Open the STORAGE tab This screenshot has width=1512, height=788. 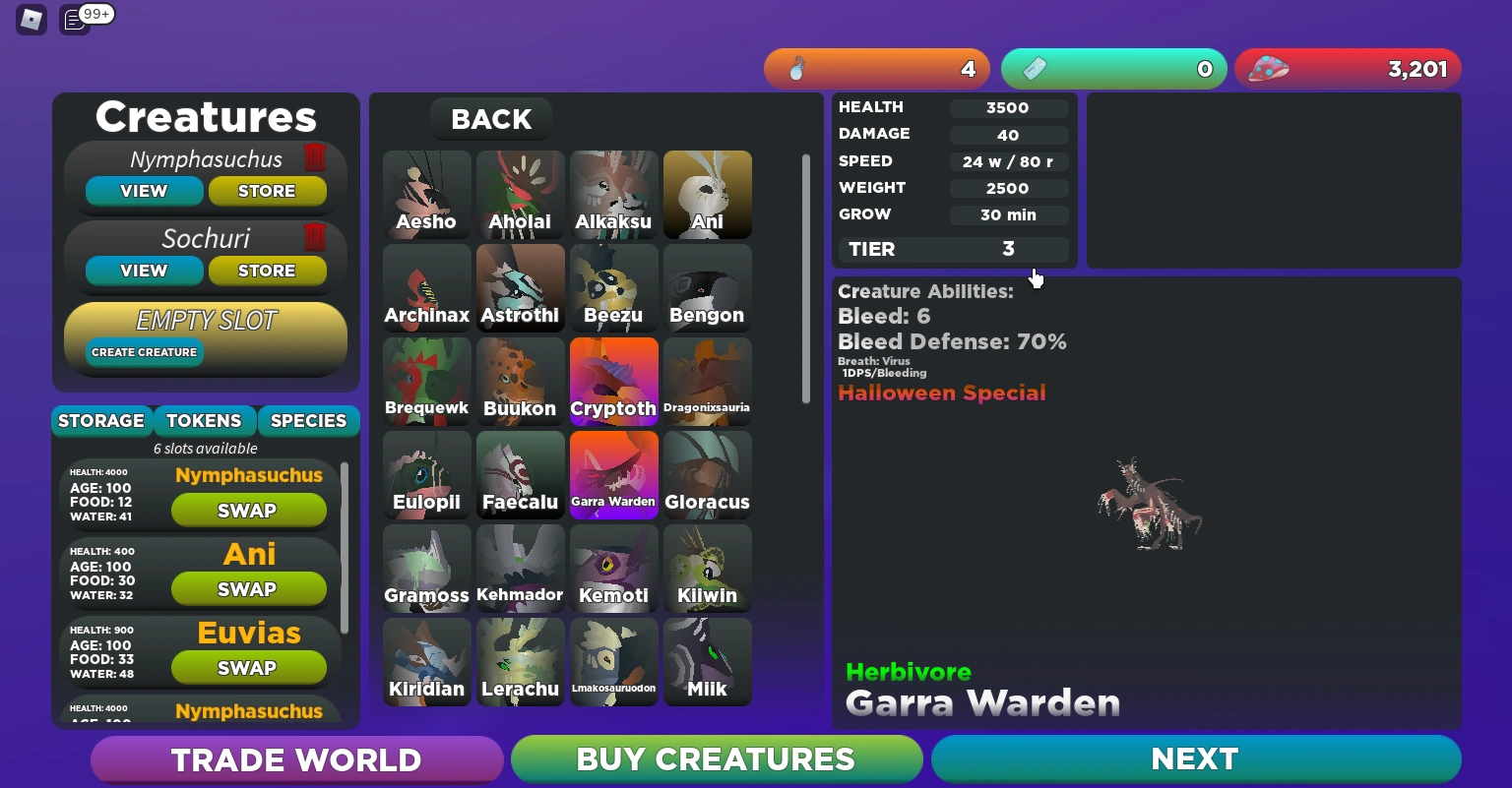(x=101, y=421)
